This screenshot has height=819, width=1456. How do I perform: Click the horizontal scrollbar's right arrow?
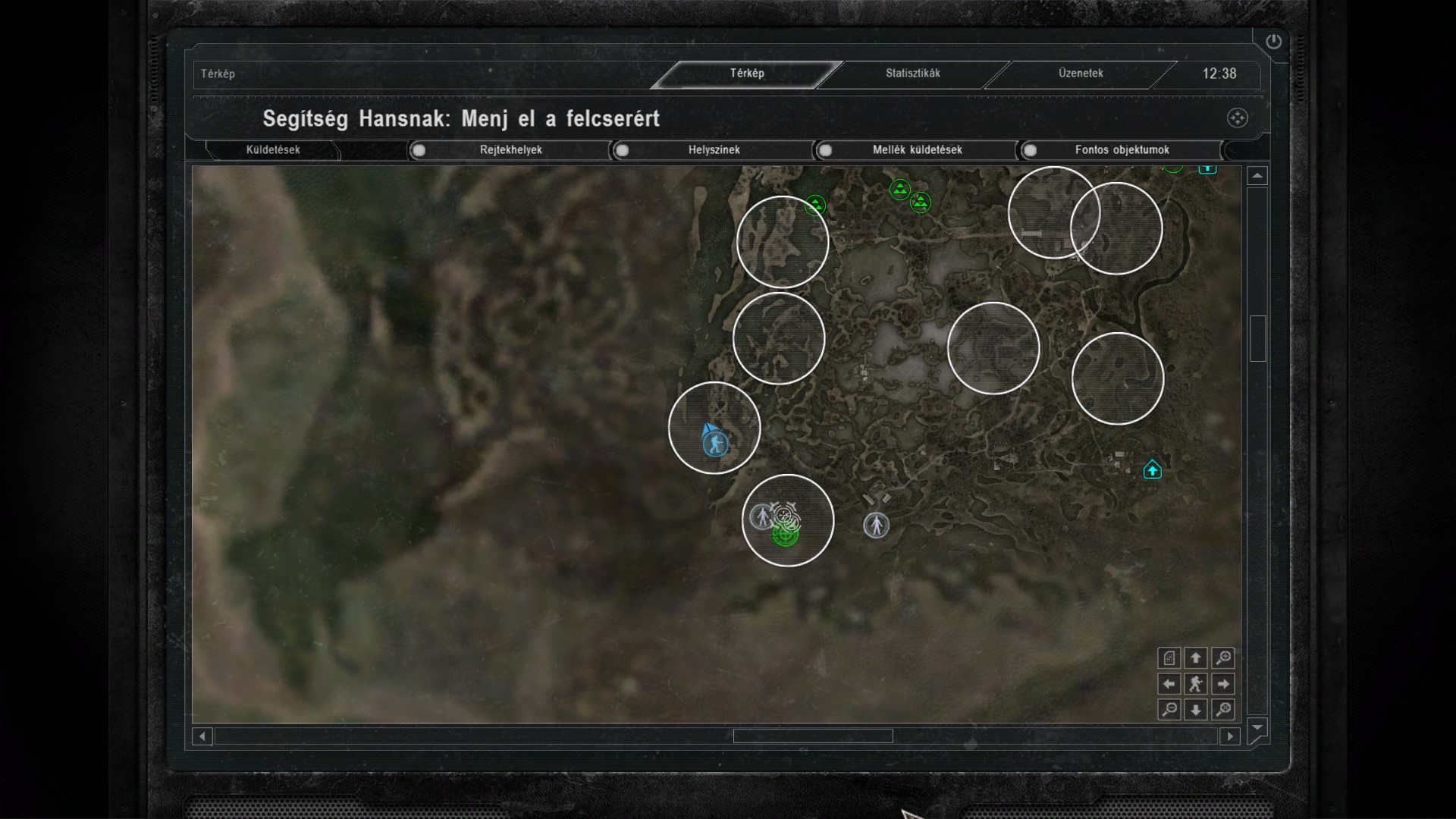(1230, 736)
